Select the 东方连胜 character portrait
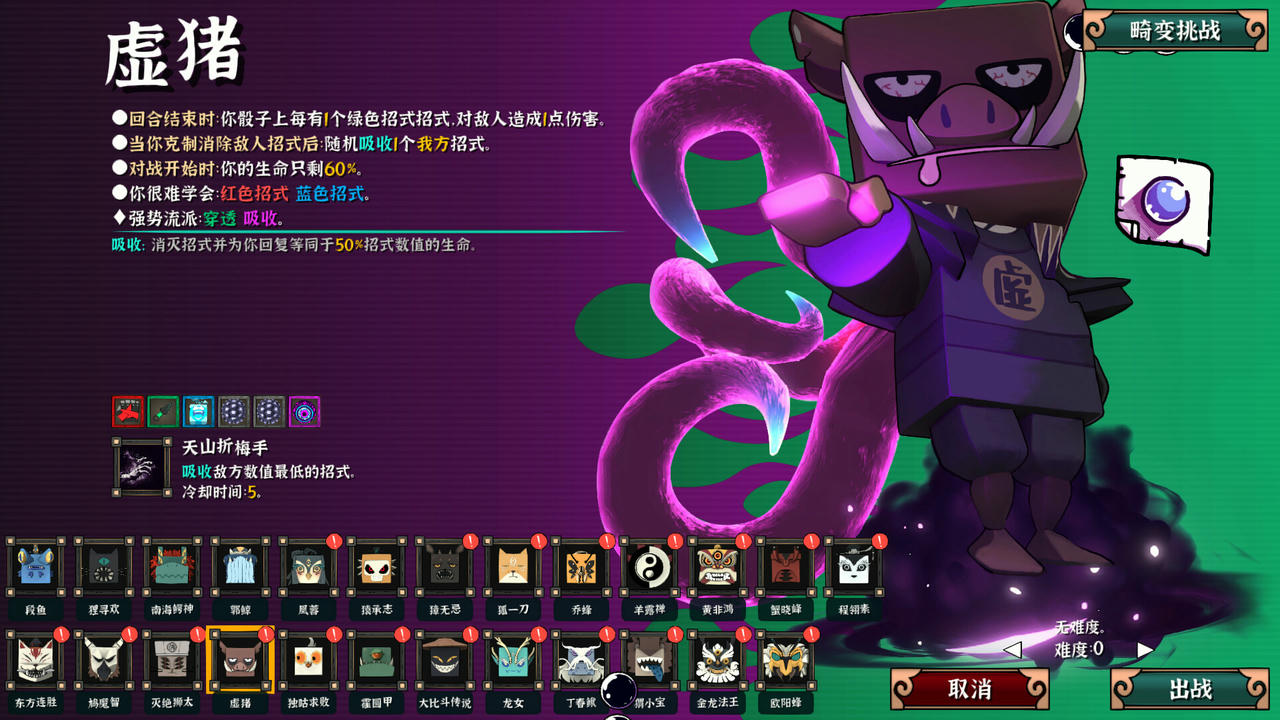Screen dimensions: 1280x720 coord(35,660)
